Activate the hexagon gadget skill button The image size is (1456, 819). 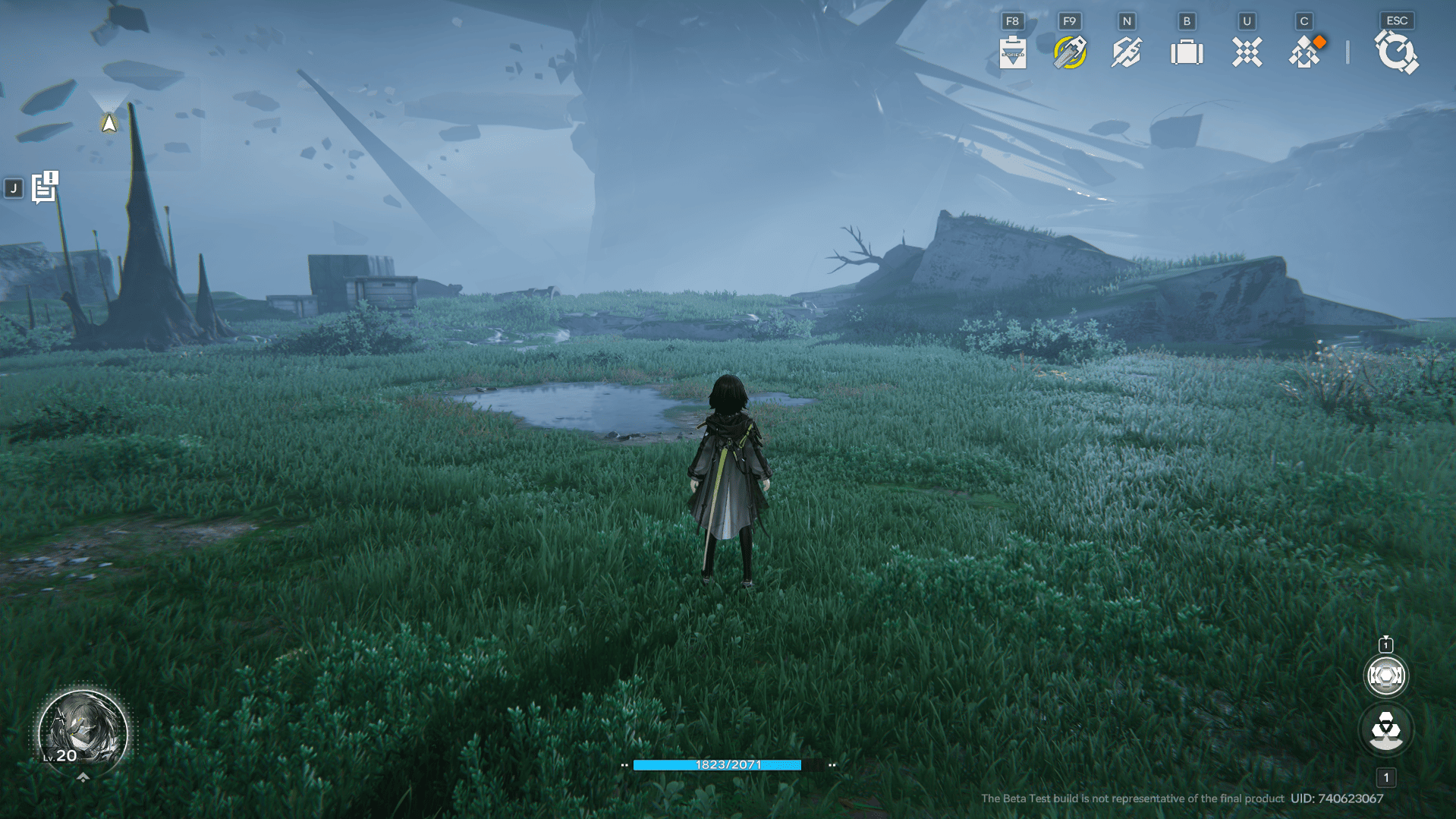point(1385,676)
